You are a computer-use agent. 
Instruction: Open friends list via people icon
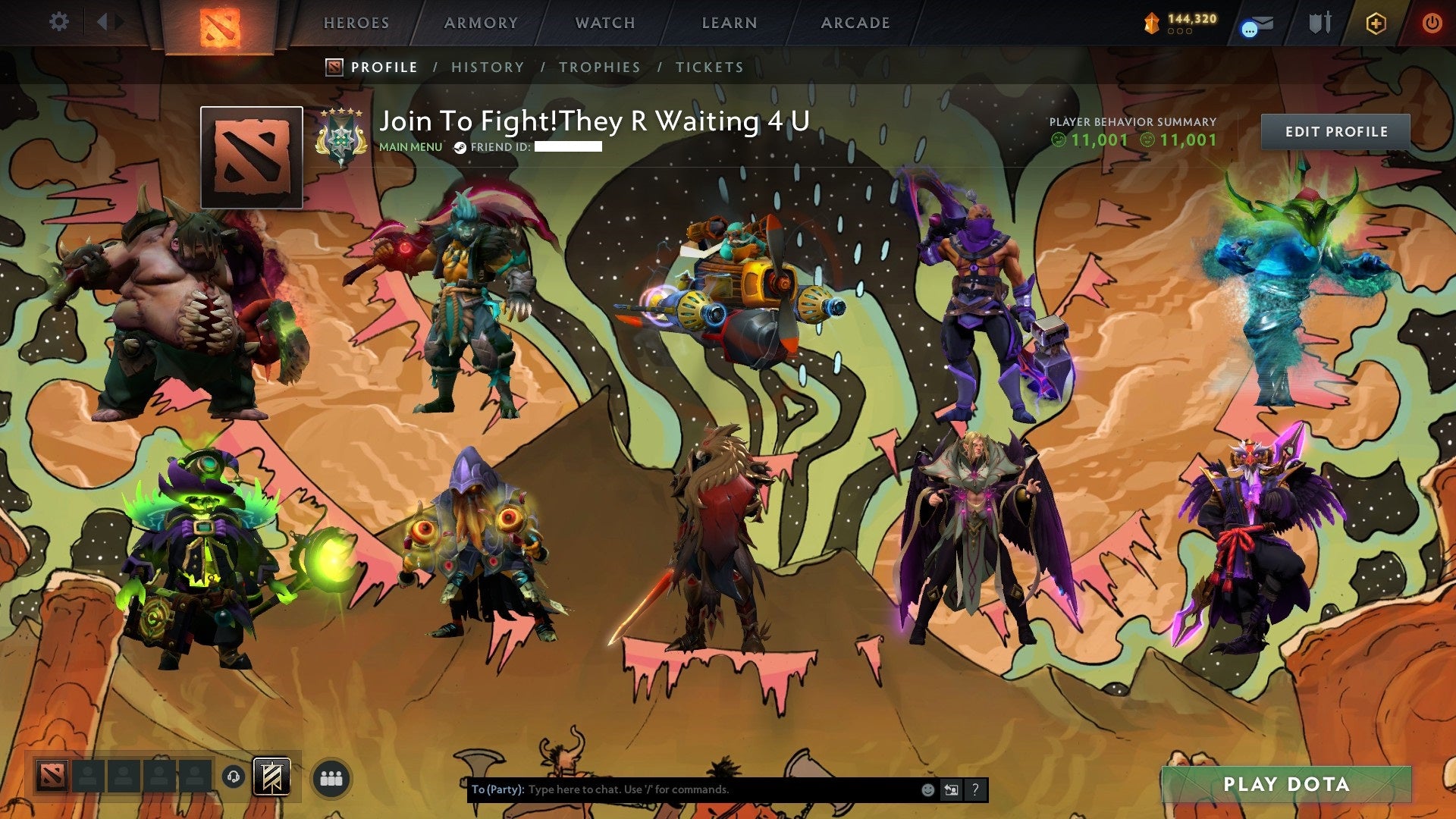(331, 777)
